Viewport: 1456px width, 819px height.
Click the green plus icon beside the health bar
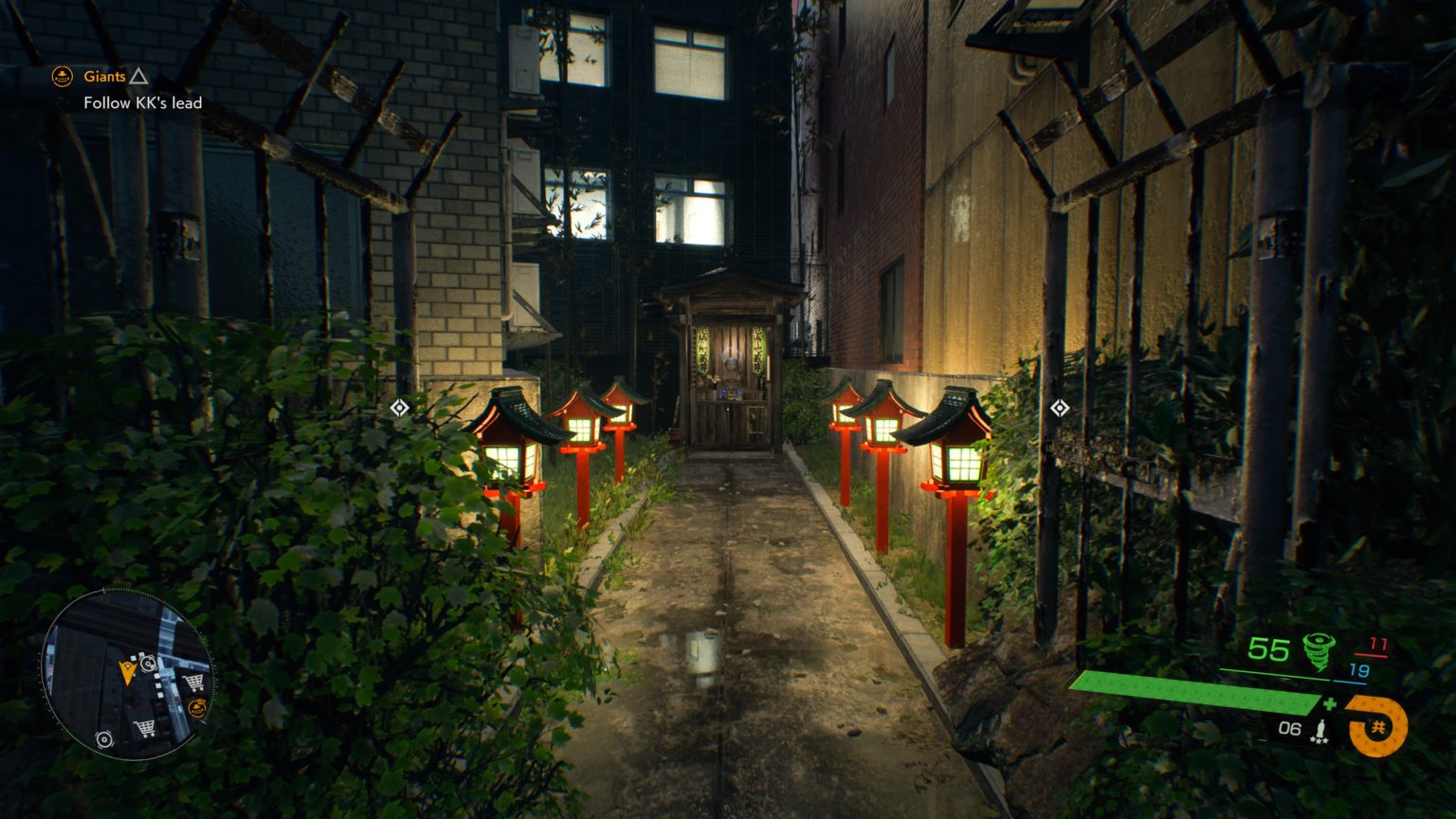(1330, 703)
